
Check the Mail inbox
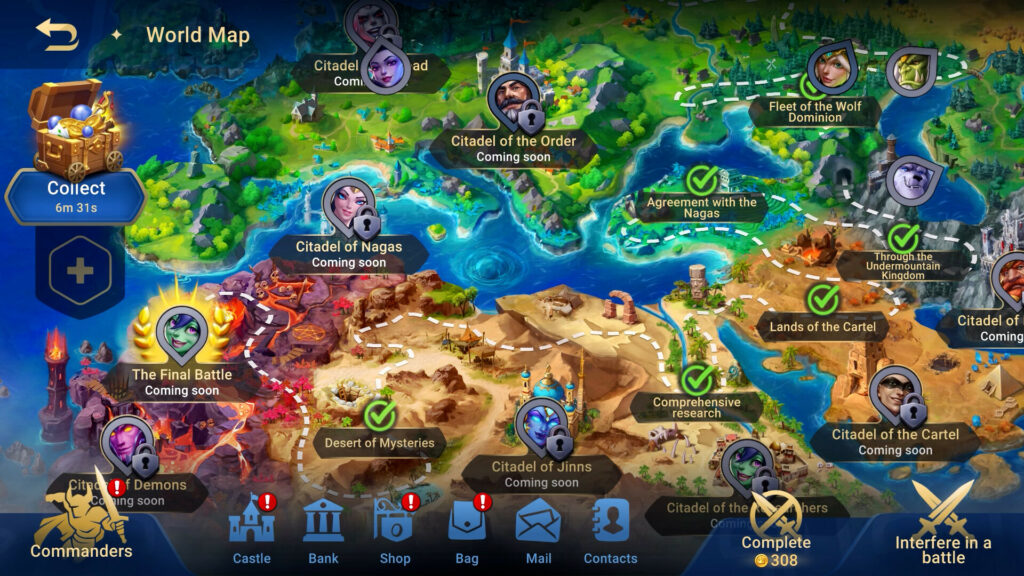[x=538, y=530]
